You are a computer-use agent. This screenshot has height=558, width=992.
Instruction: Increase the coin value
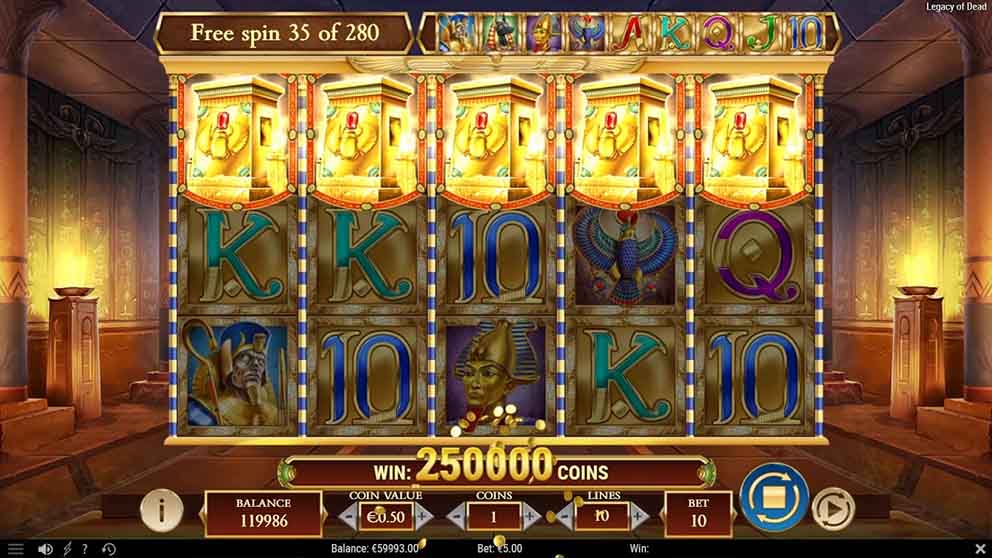point(424,515)
